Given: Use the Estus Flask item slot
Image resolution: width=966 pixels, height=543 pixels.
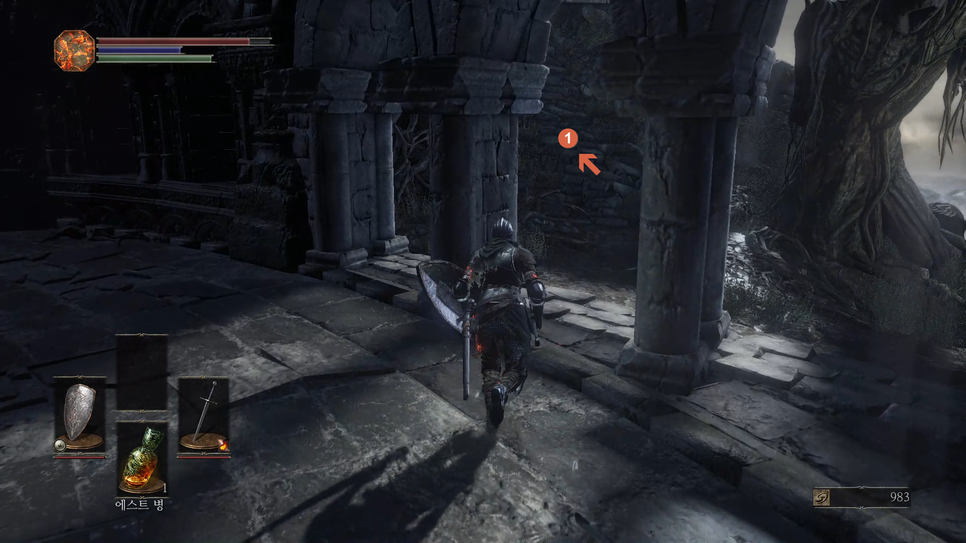Looking at the screenshot, I should point(141,459).
